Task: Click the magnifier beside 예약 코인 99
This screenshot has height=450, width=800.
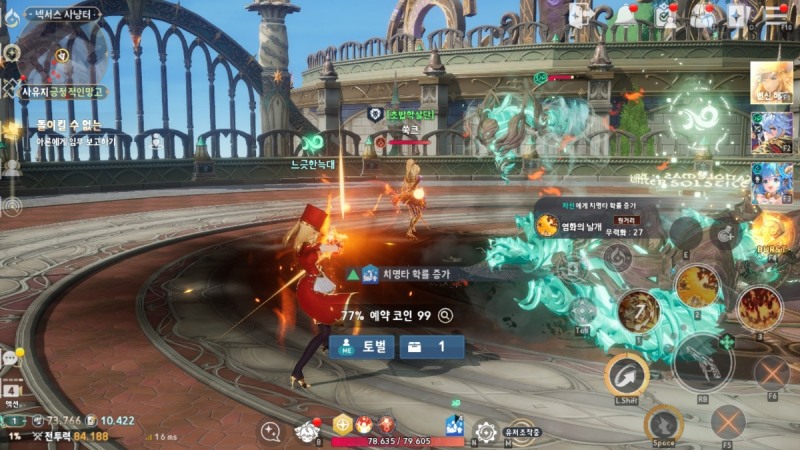Action: 445,315
